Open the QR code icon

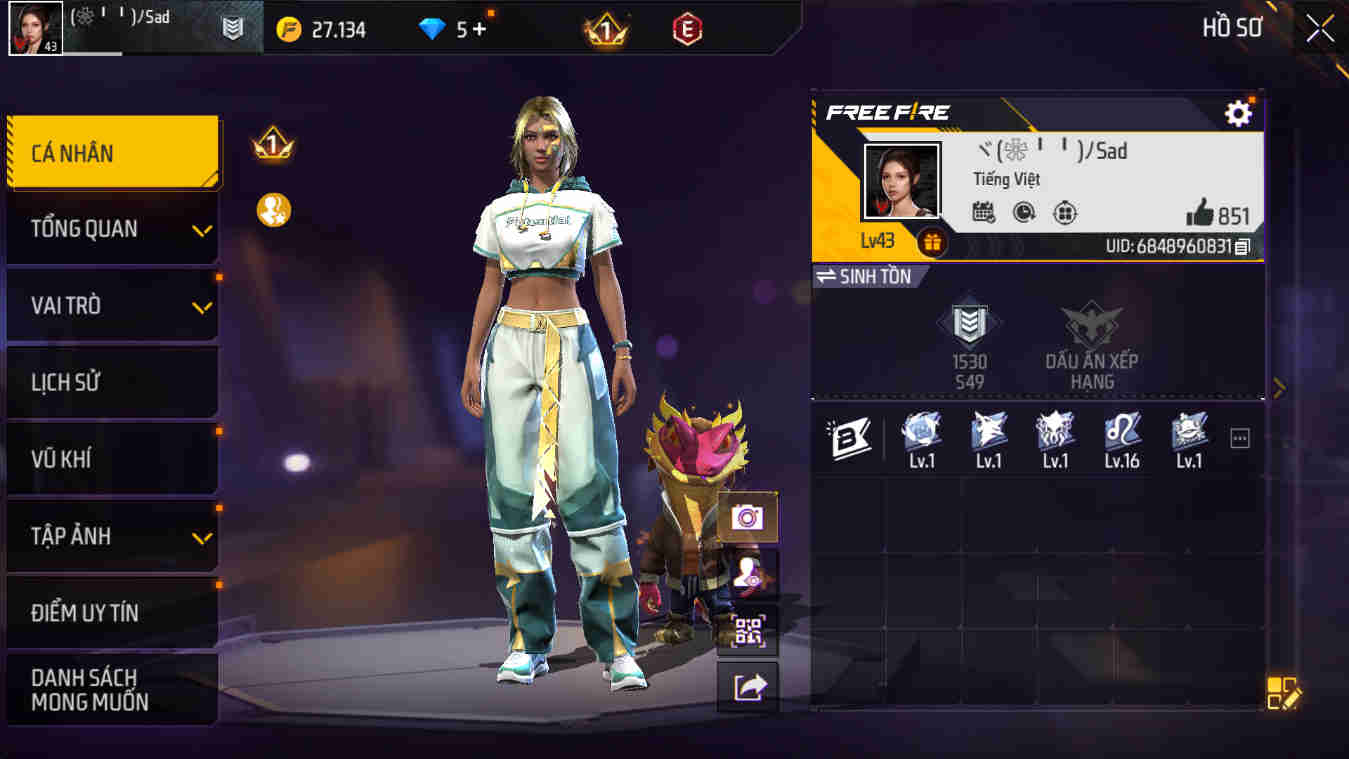click(x=746, y=630)
